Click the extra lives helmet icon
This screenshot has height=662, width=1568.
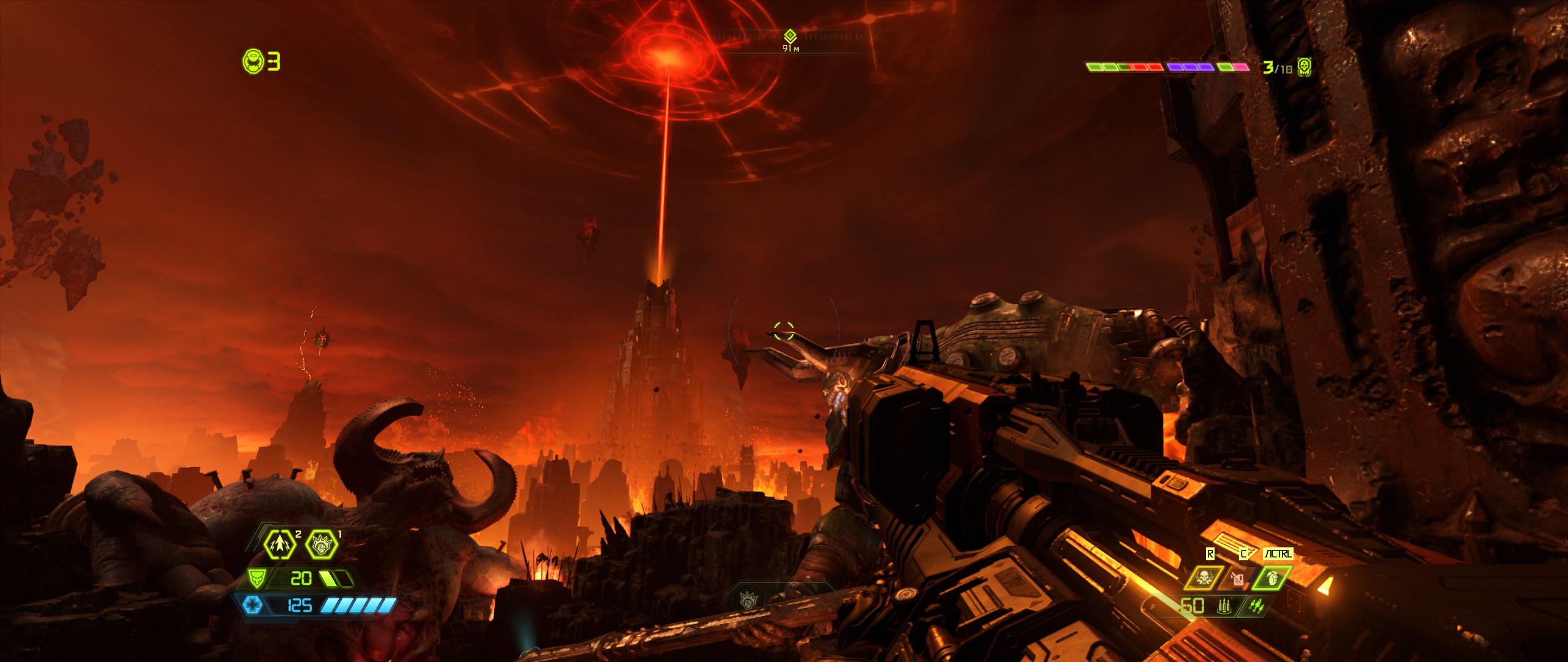(x=254, y=61)
